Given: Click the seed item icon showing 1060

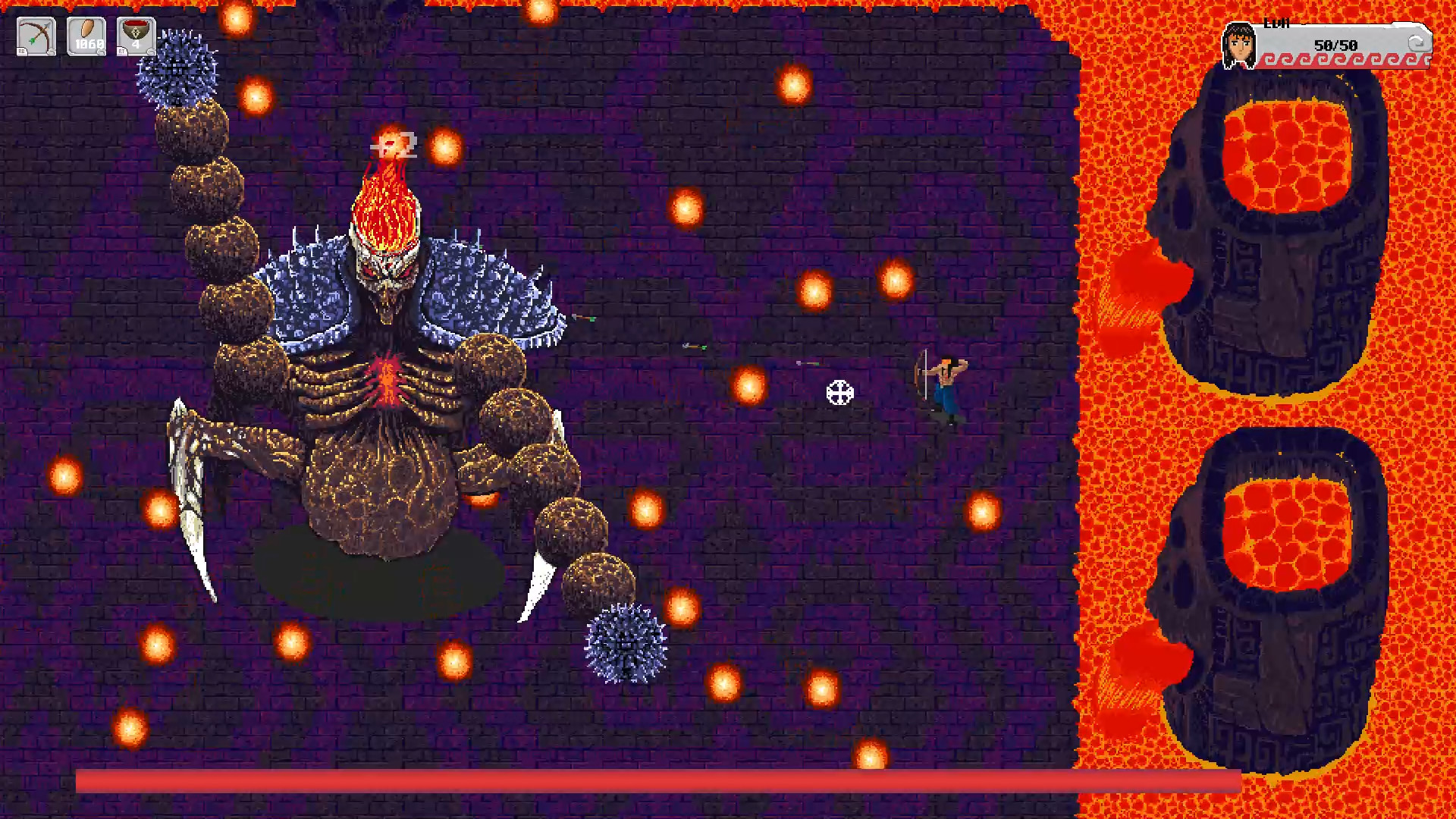Looking at the screenshot, I should pos(86,35).
